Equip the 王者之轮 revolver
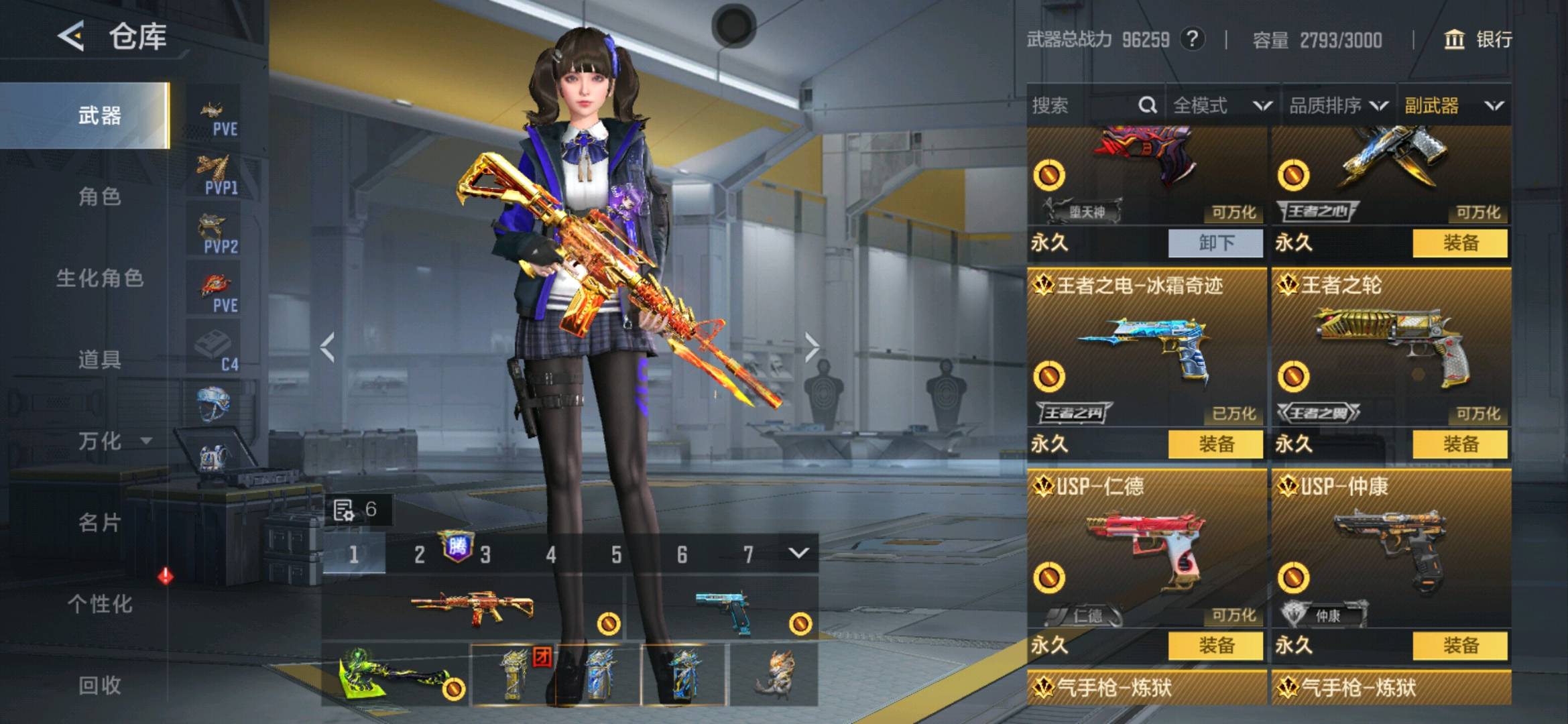The height and width of the screenshot is (724, 1568). pyautogui.click(x=1460, y=444)
